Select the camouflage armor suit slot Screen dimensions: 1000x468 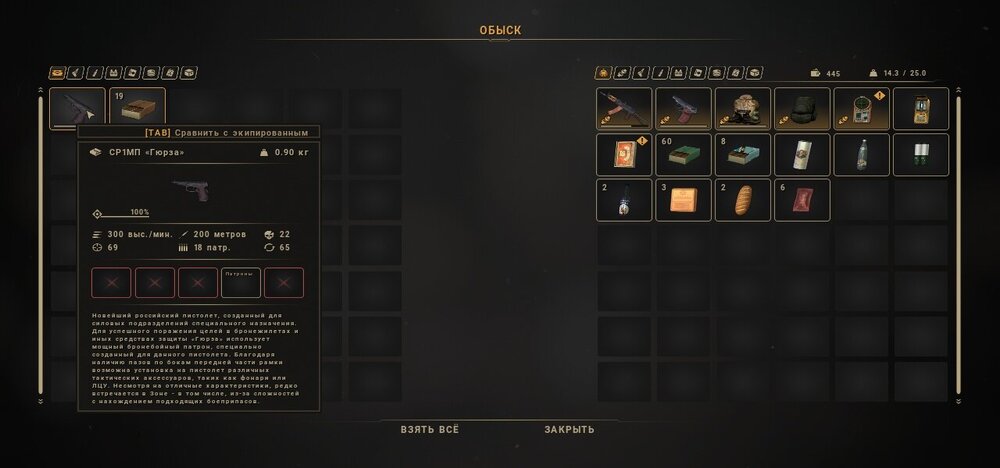click(x=743, y=109)
